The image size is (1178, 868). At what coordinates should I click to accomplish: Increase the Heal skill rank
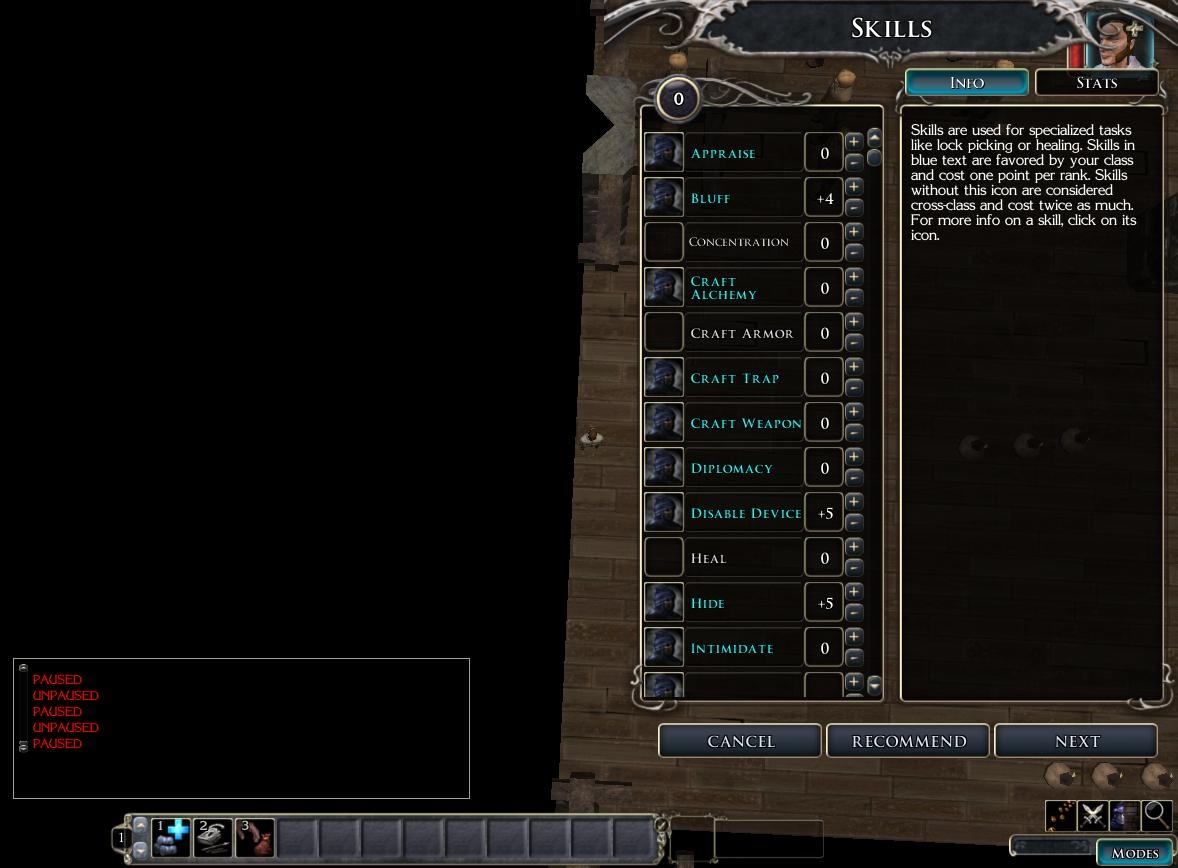[x=854, y=547]
